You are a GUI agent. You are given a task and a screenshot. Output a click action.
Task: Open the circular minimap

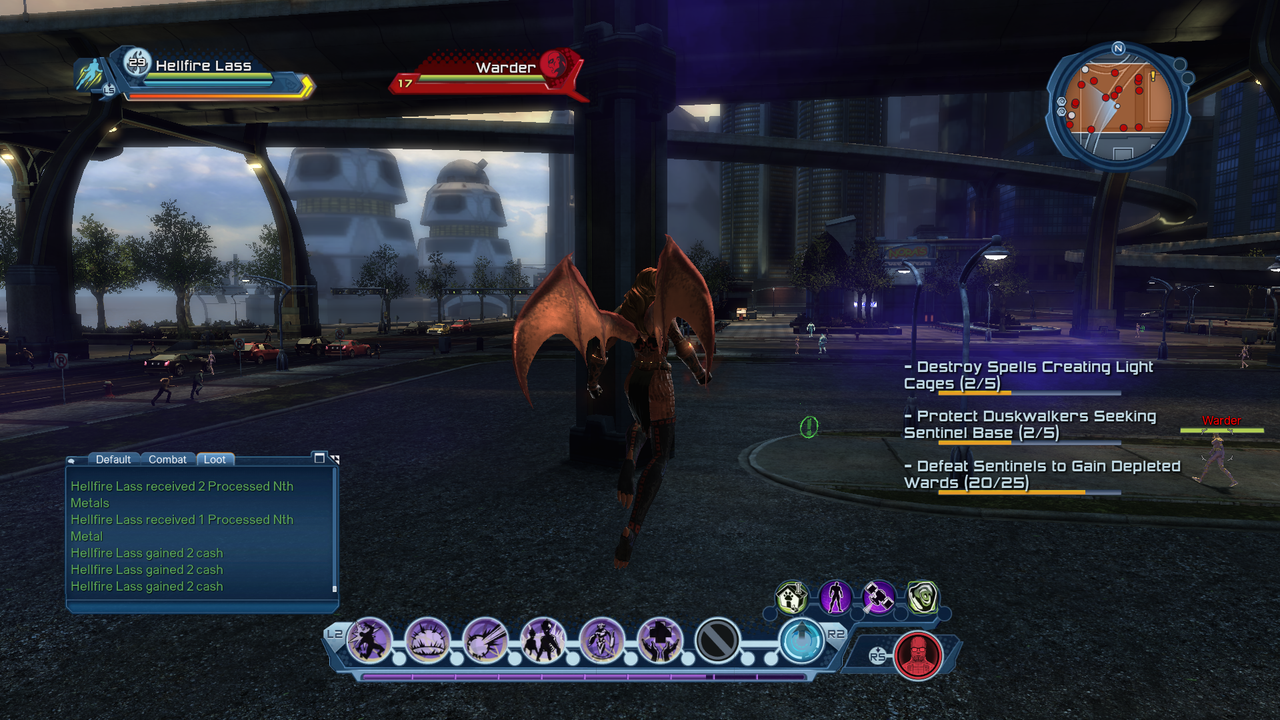point(1117,104)
